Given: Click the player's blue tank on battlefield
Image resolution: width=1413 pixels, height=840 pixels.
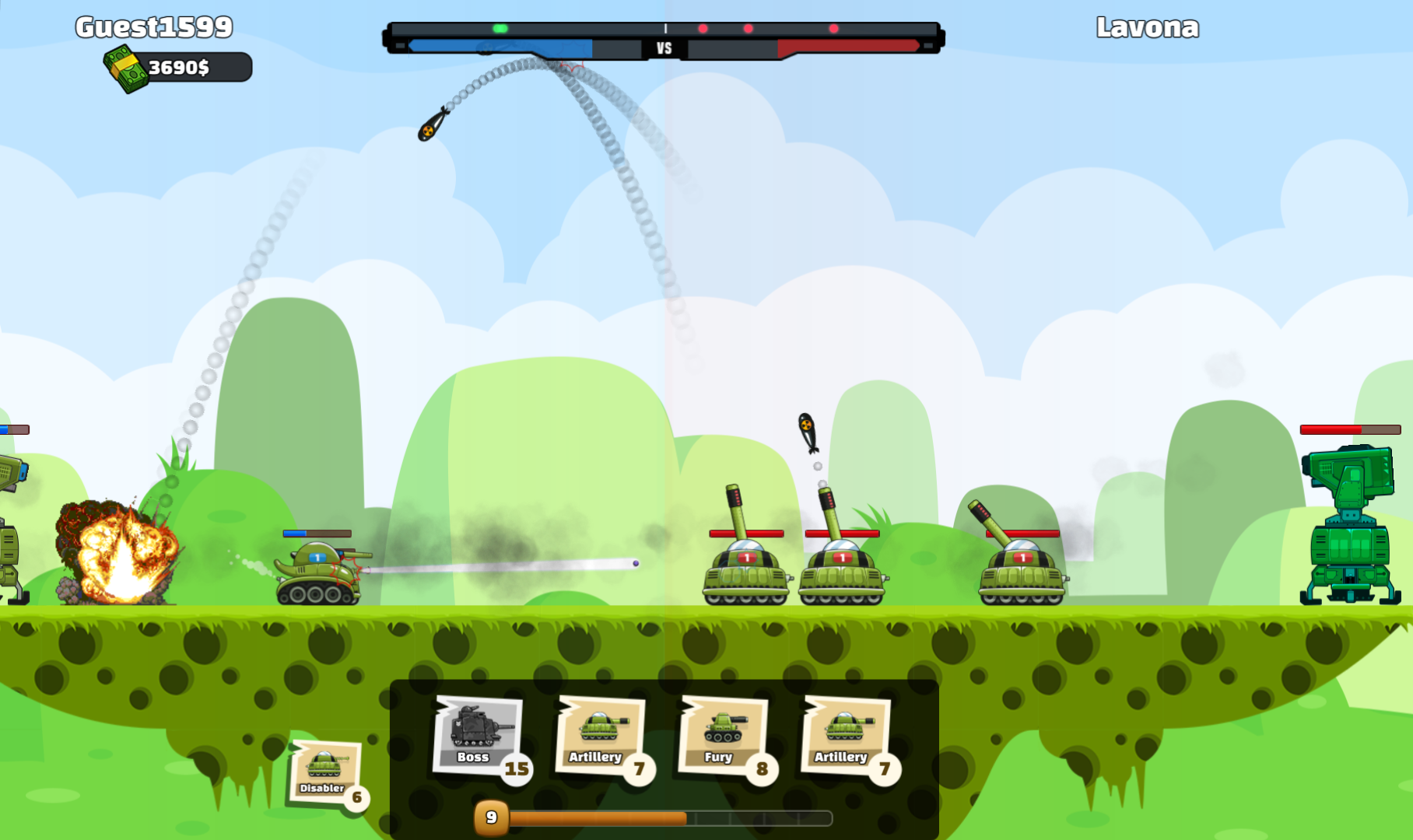Looking at the screenshot, I should 315,572.
